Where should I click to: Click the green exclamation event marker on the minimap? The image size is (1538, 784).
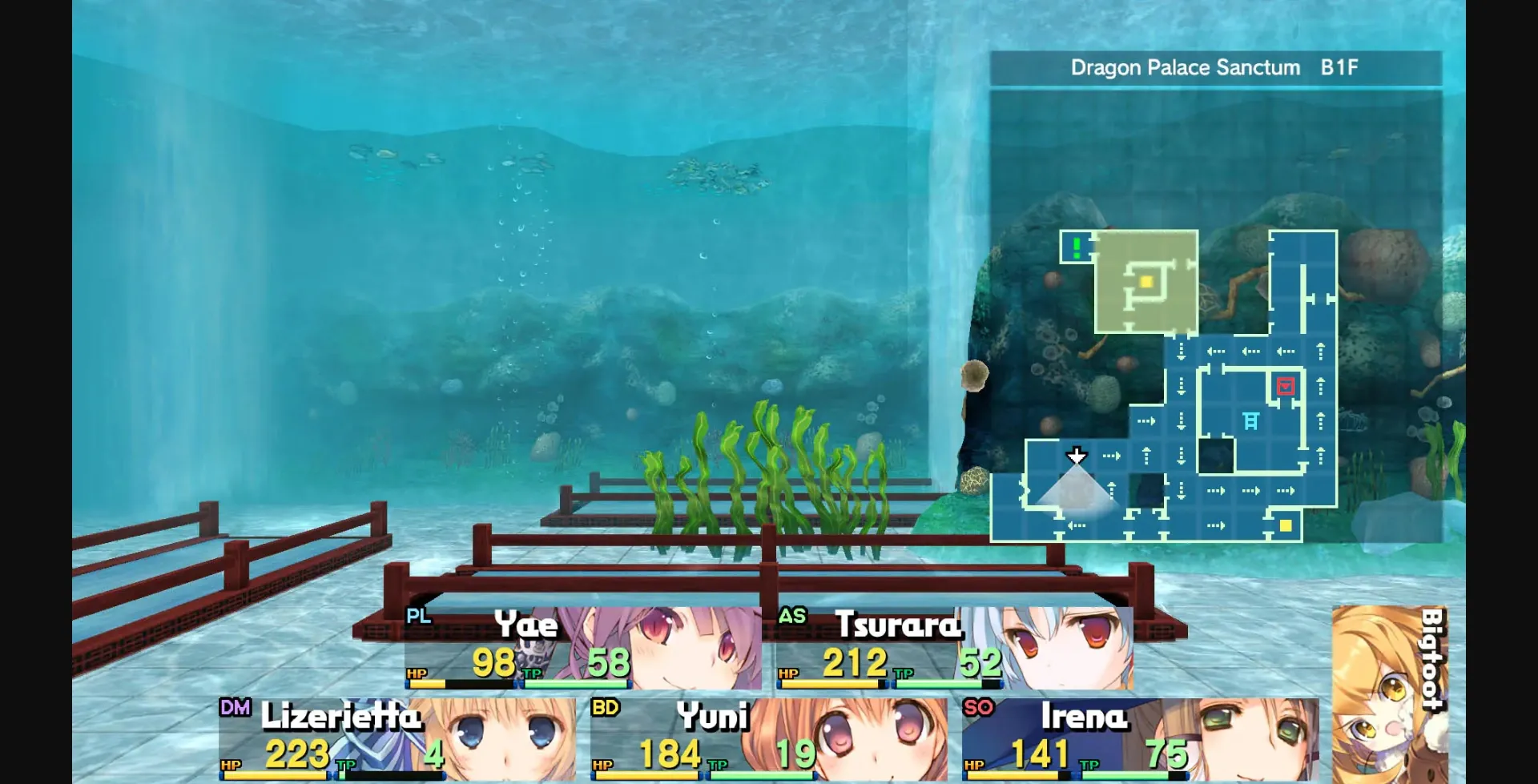click(x=1075, y=247)
